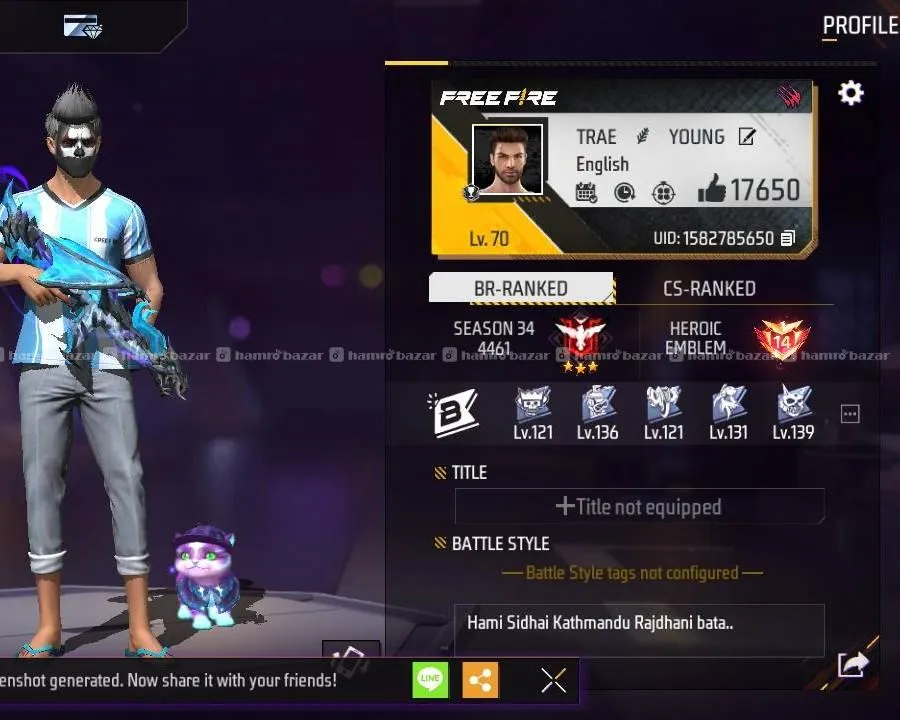Image resolution: width=900 pixels, height=720 pixels.
Task: Switch to the CS-RANKED tab
Action: pos(709,288)
